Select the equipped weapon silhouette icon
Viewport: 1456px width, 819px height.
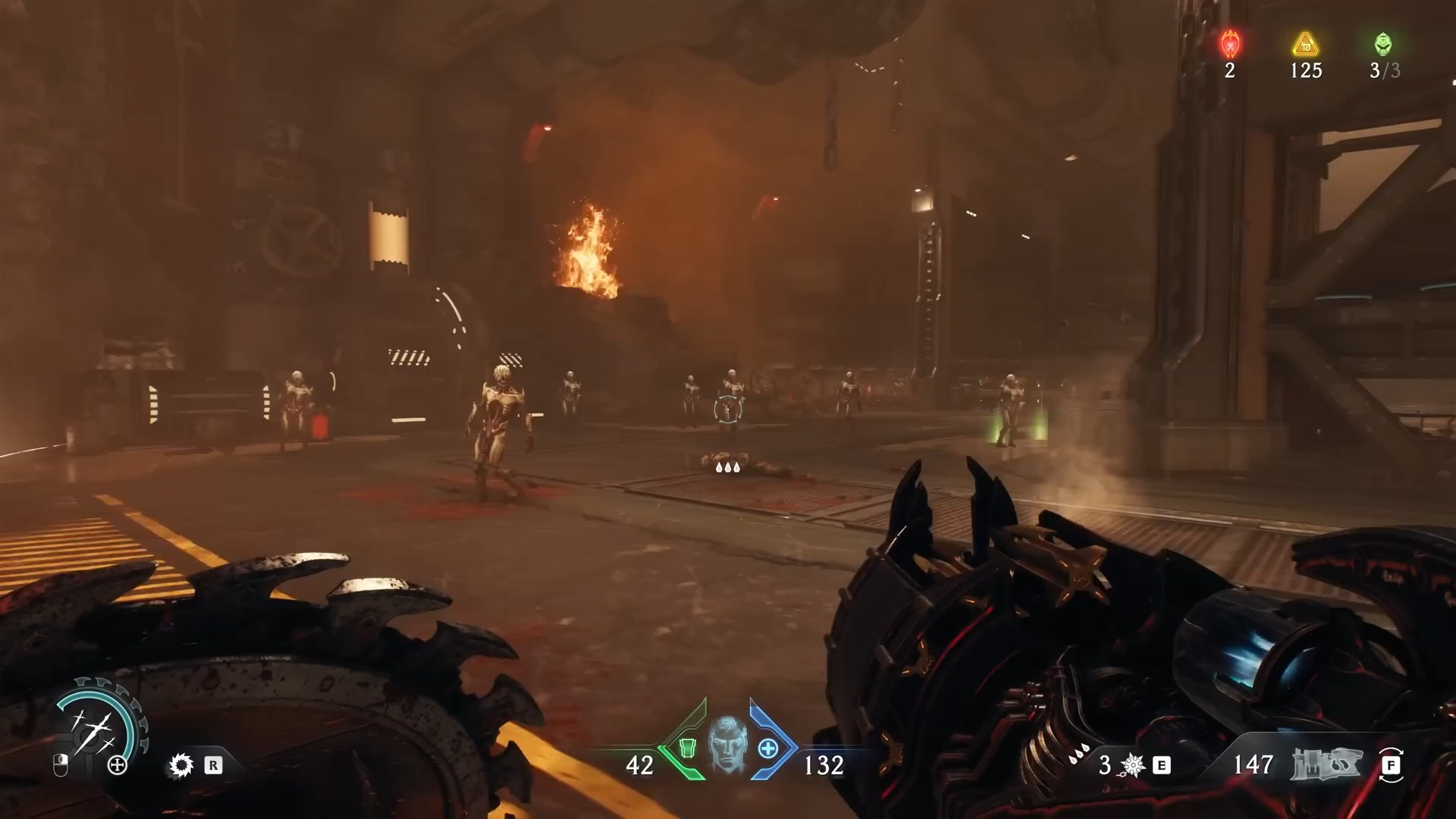(1326, 764)
